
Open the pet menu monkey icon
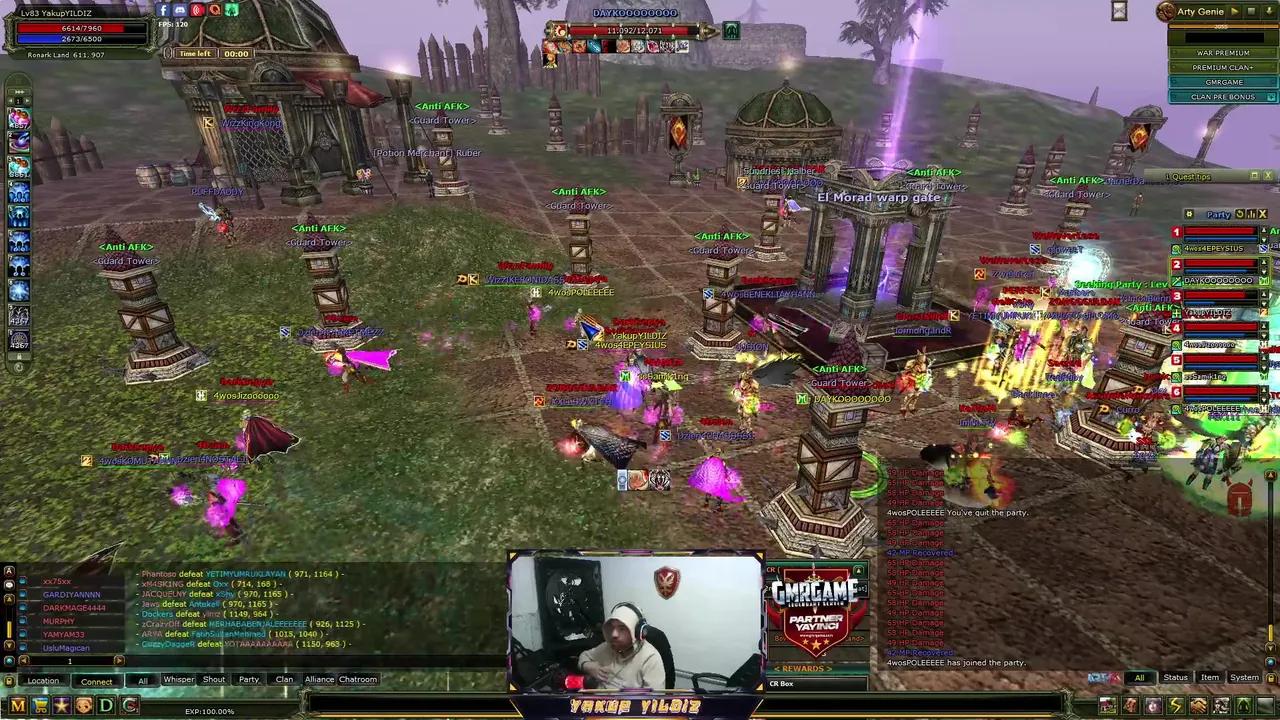click(x=83, y=706)
